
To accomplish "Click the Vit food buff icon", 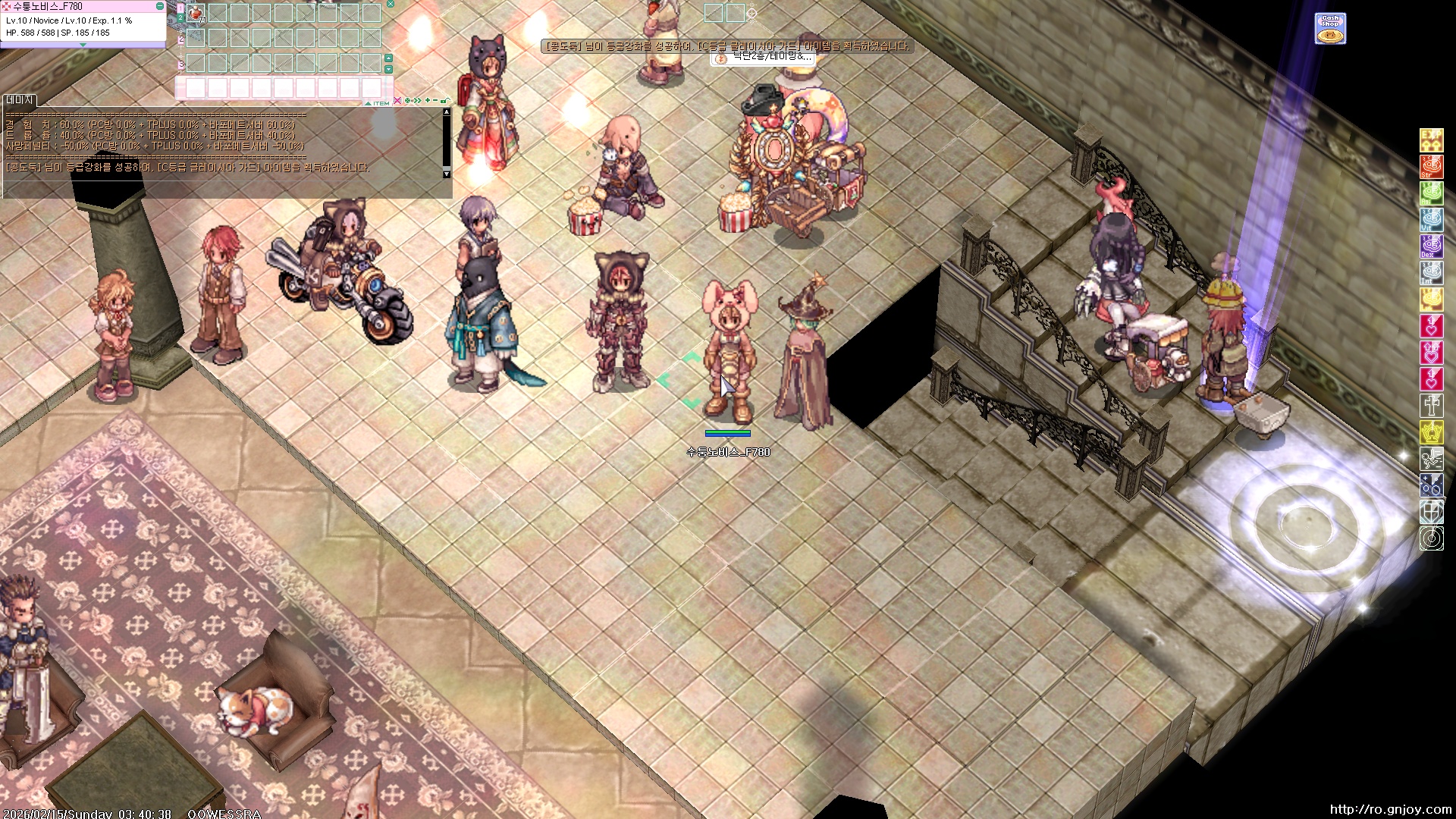I will tap(1431, 219).
